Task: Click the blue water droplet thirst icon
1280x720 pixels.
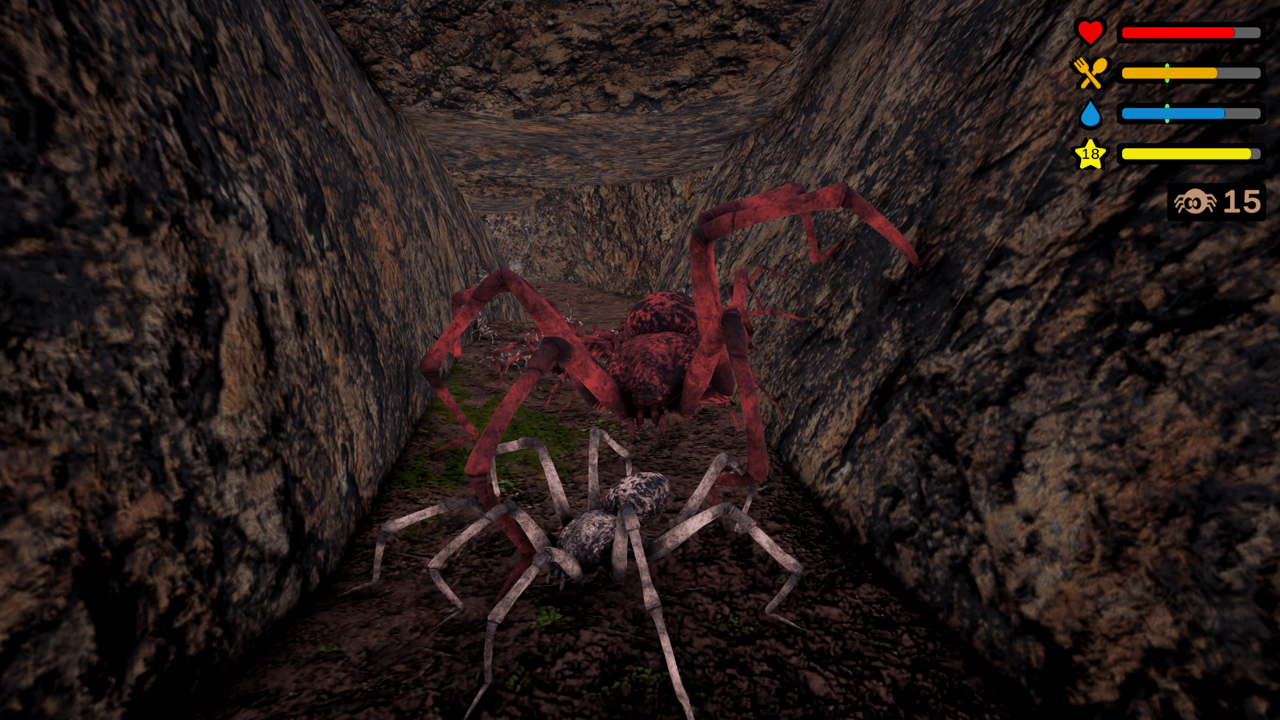Action: (x=1091, y=113)
